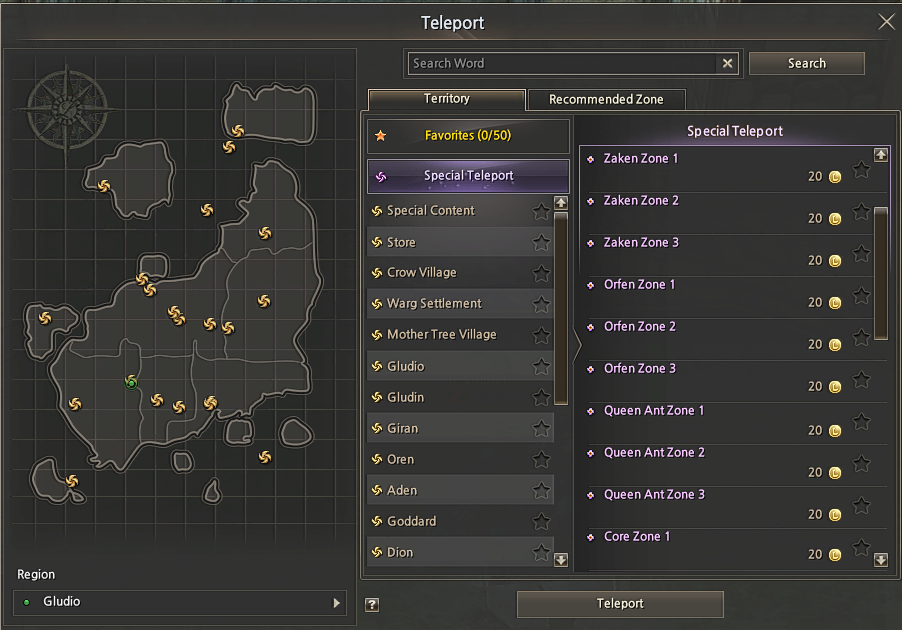Select the Special Teleport category
The width and height of the screenshot is (902, 630).
coord(468,176)
